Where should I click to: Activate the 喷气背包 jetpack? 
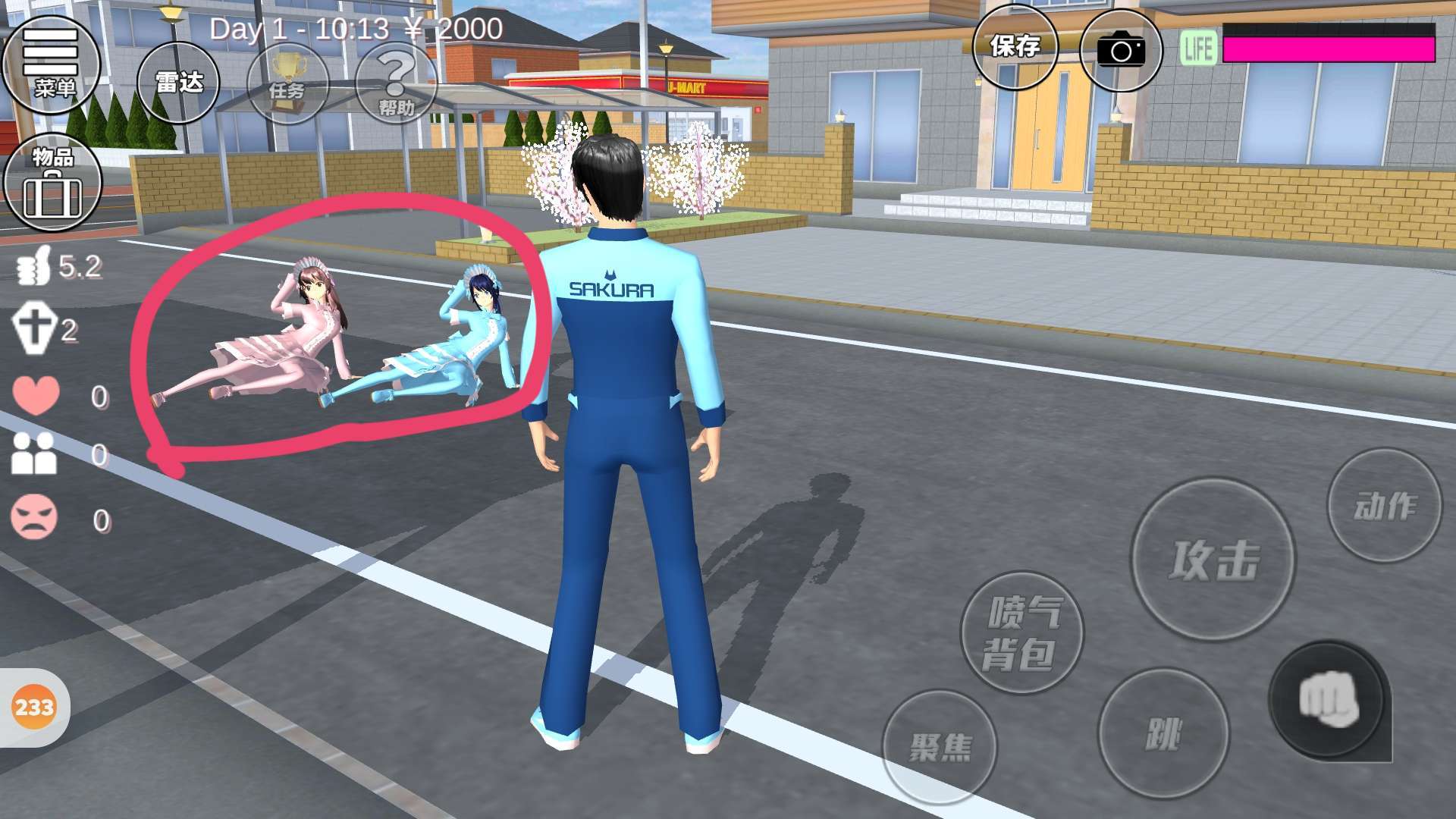pos(1021,632)
